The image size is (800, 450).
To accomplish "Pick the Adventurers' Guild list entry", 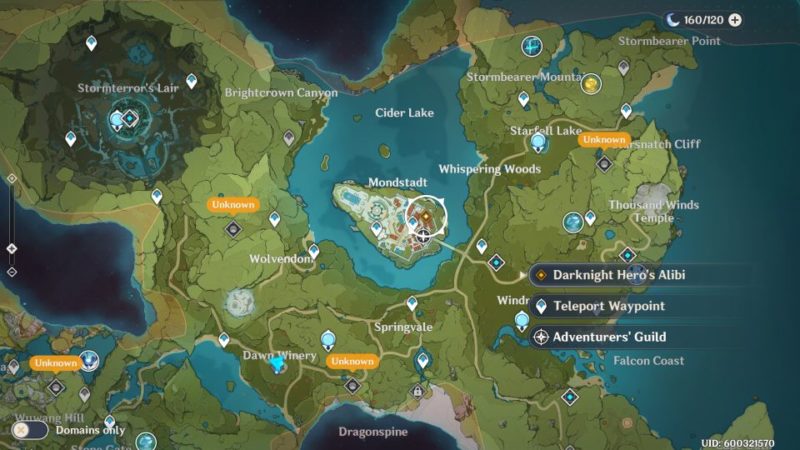I will (608, 337).
